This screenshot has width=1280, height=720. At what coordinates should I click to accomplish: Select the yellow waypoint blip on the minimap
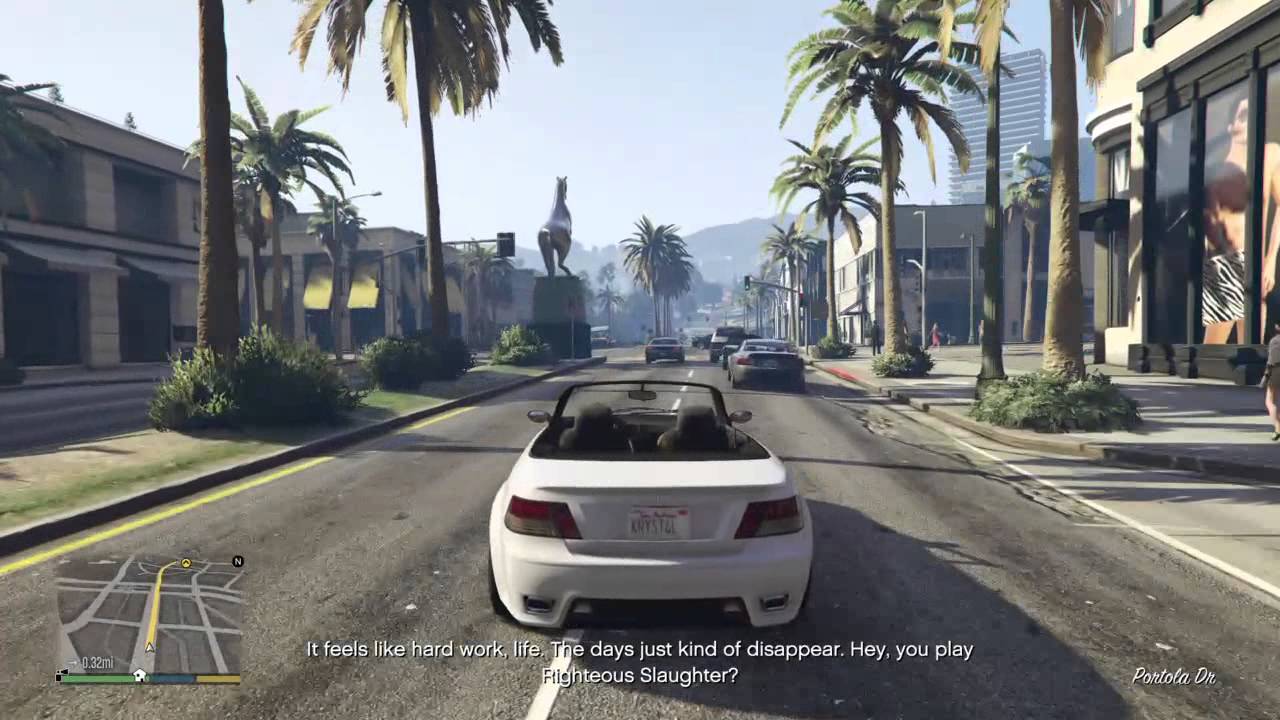click(x=185, y=563)
